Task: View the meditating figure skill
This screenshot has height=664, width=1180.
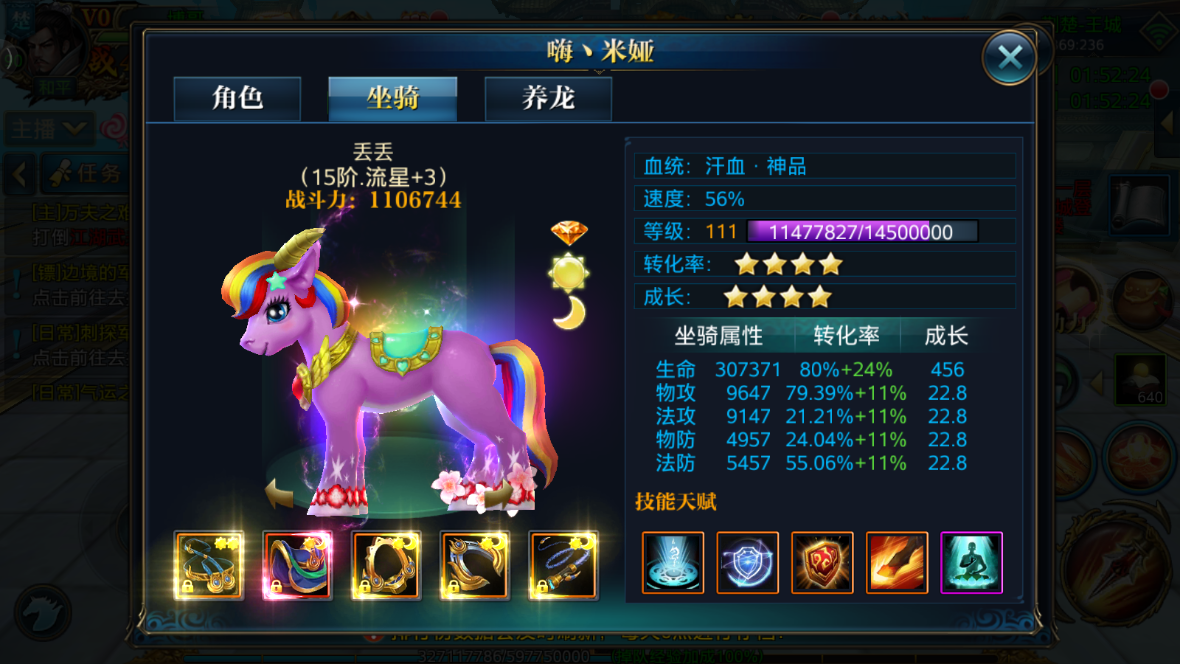Action: click(971, 563)
